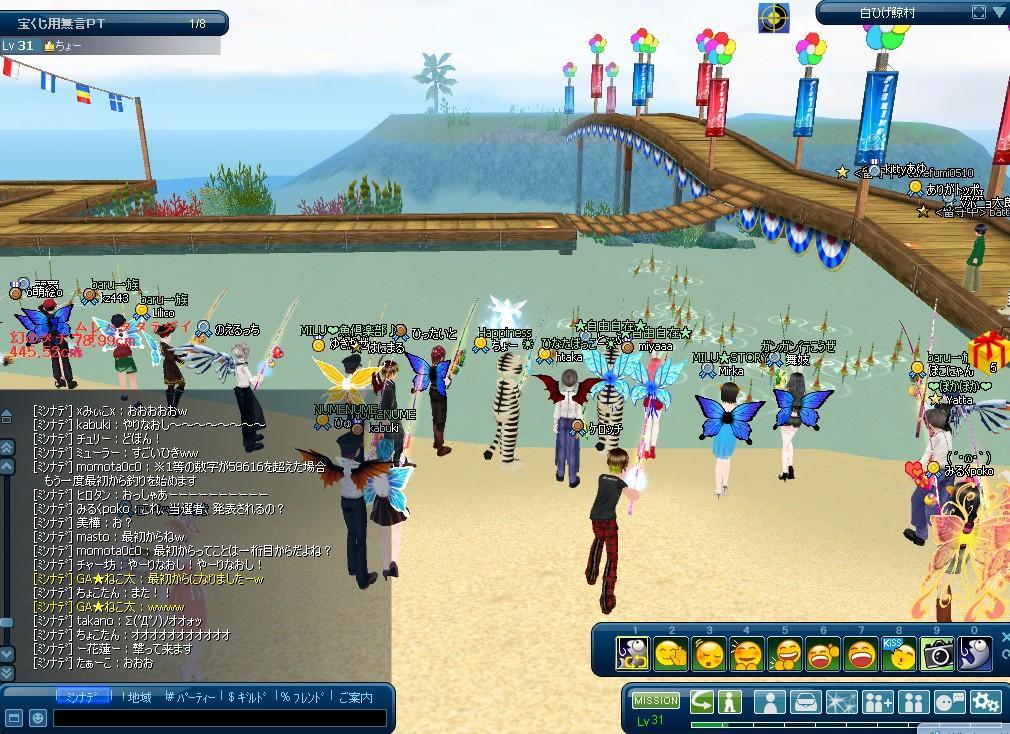This screenshot has width=1010, height=734.
Task: Open the chat bubble face icon
Action: point(950,702)
